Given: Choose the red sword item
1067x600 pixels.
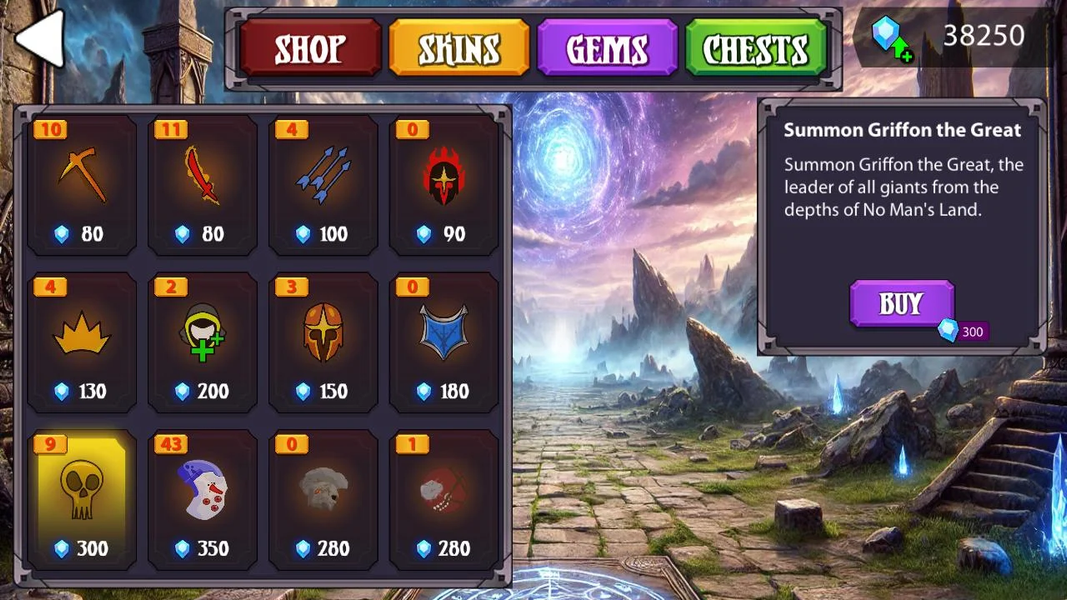Looking at the screenshot, I should click(x=203, y=185).
